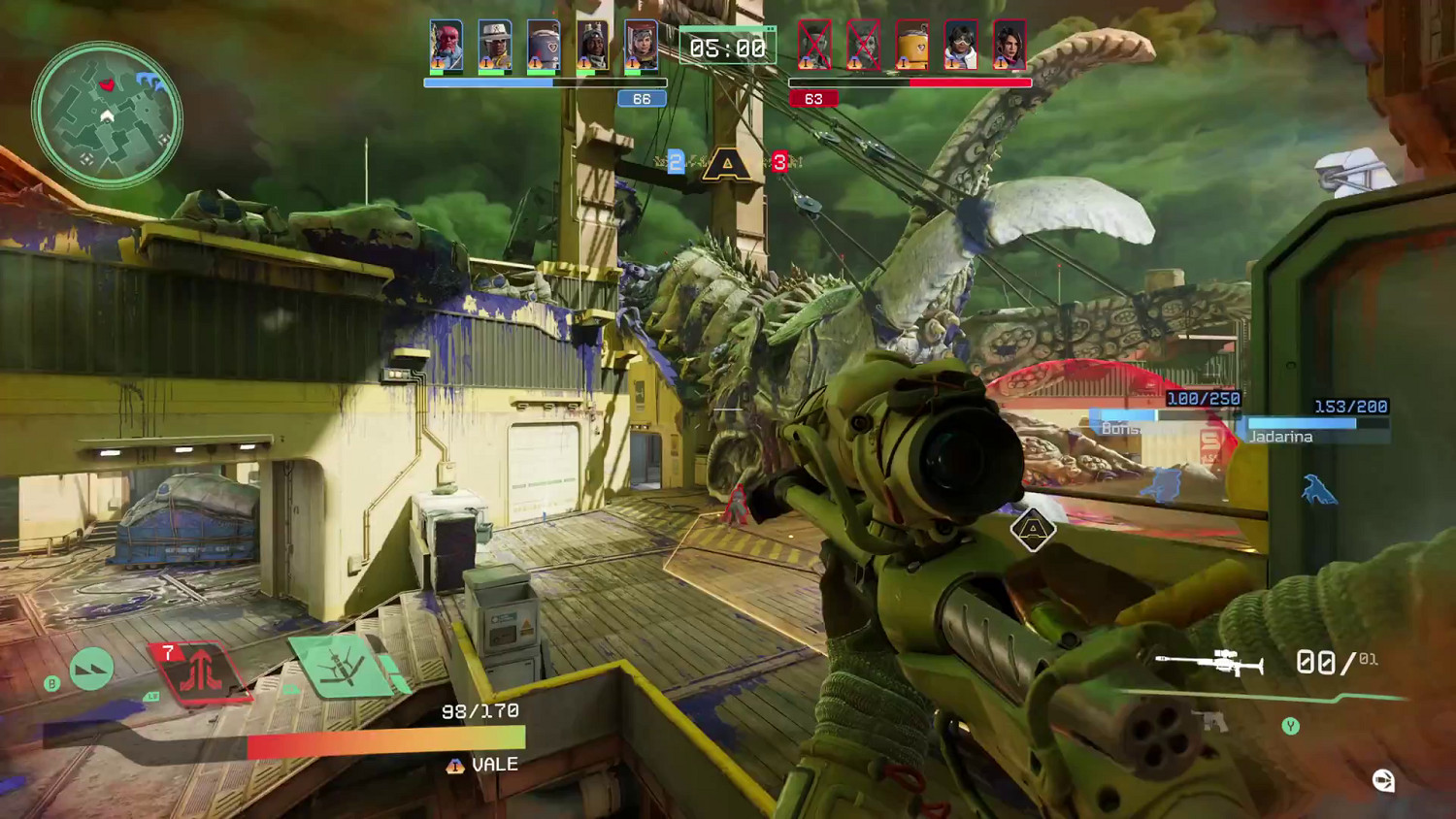Click the capture zone A objective indicator
The height and width of the screenshot is (819, 1456).
coord(727,164)
